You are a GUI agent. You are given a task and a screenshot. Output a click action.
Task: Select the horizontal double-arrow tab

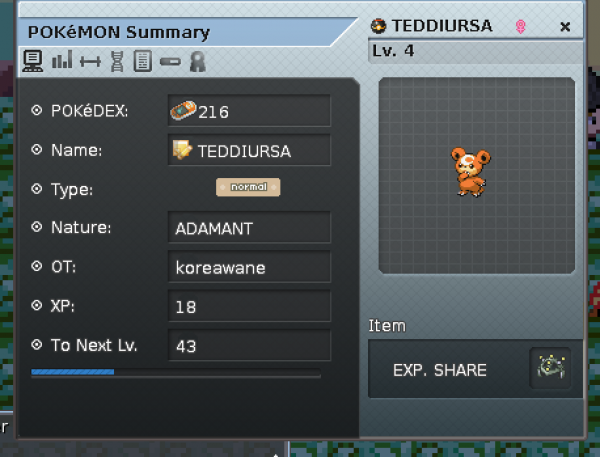coord(90,61)
